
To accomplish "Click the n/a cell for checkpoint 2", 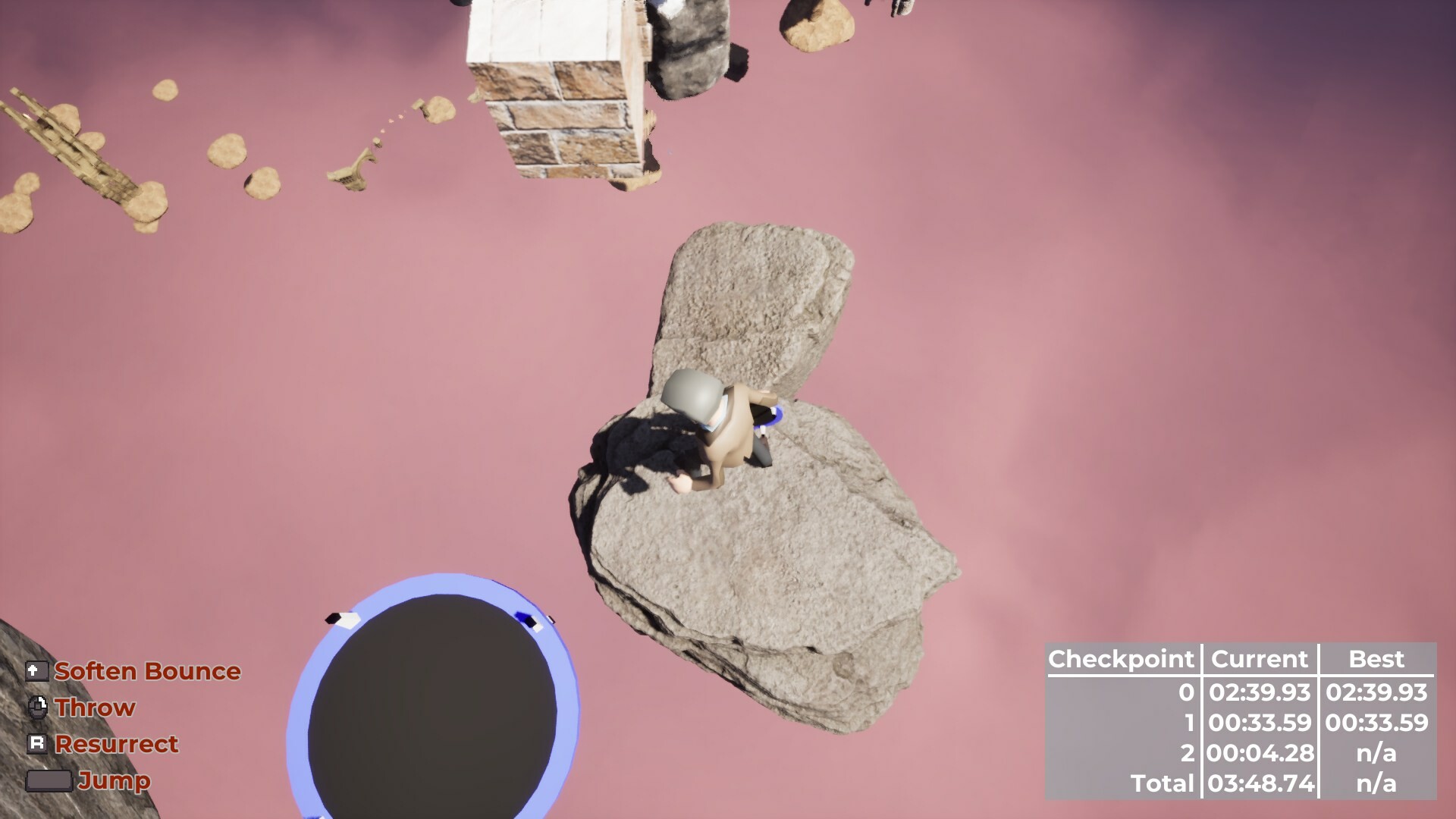I will coord(1376,753).
